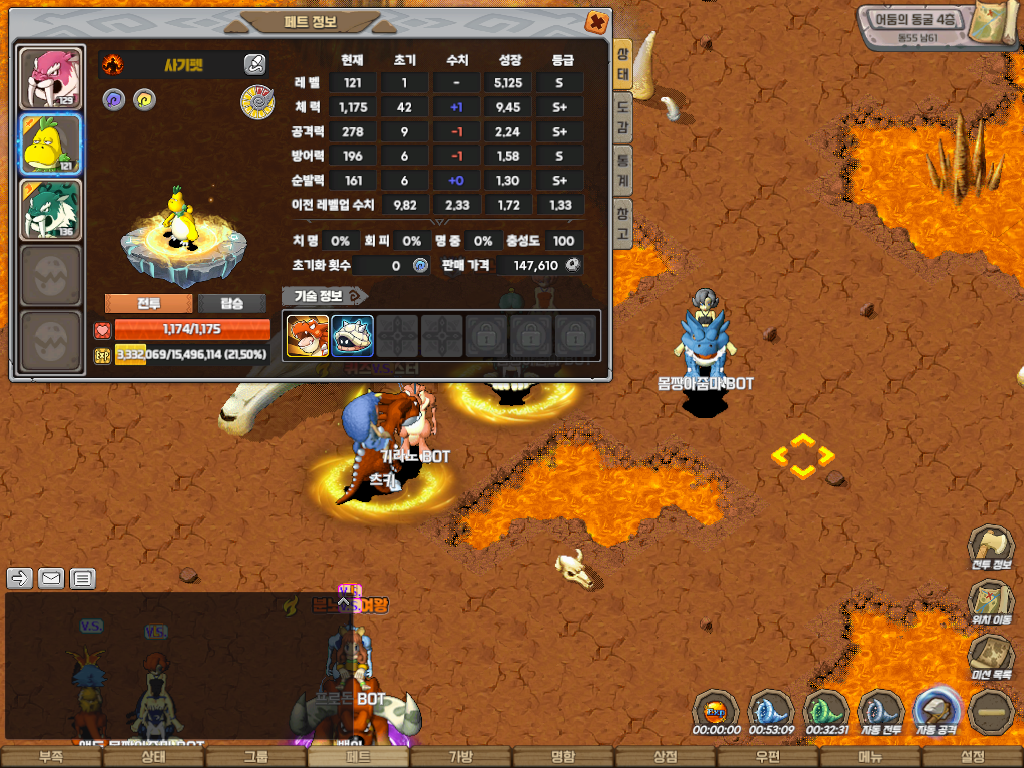
Task: Switch pet to 탑승 (ride) mode
Action: [x=231, y=304]
